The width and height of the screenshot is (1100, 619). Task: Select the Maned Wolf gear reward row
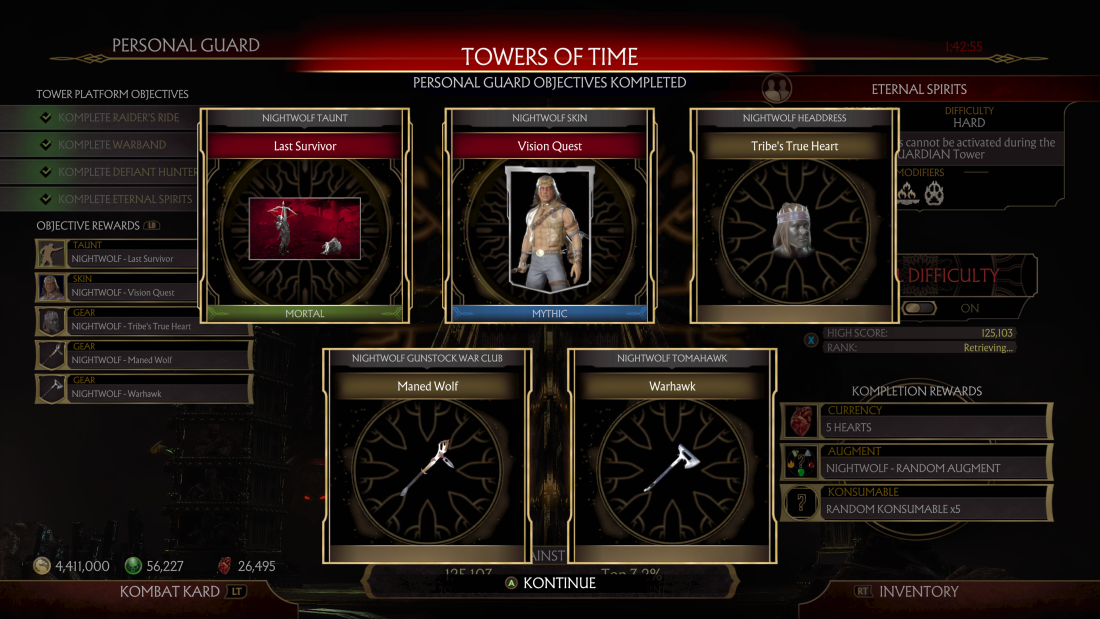coord(144,355)
